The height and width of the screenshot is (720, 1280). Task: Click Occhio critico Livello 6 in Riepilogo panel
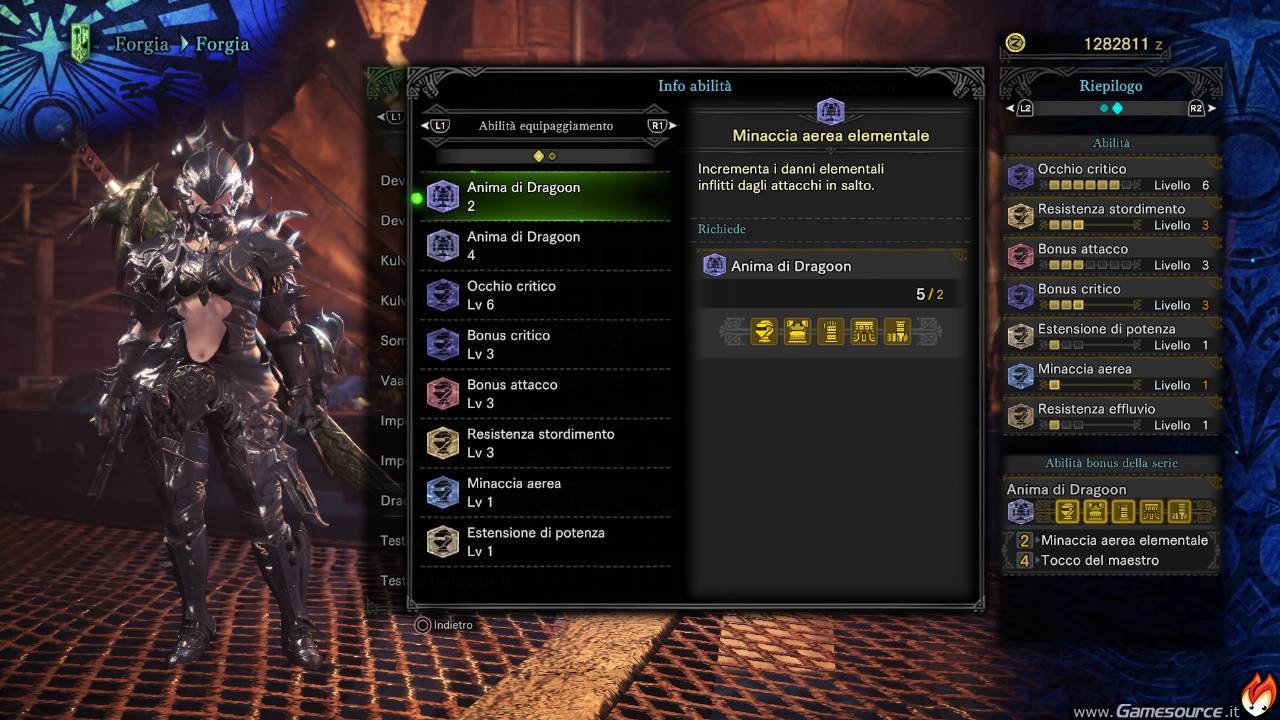click(x=1112, y=176)
